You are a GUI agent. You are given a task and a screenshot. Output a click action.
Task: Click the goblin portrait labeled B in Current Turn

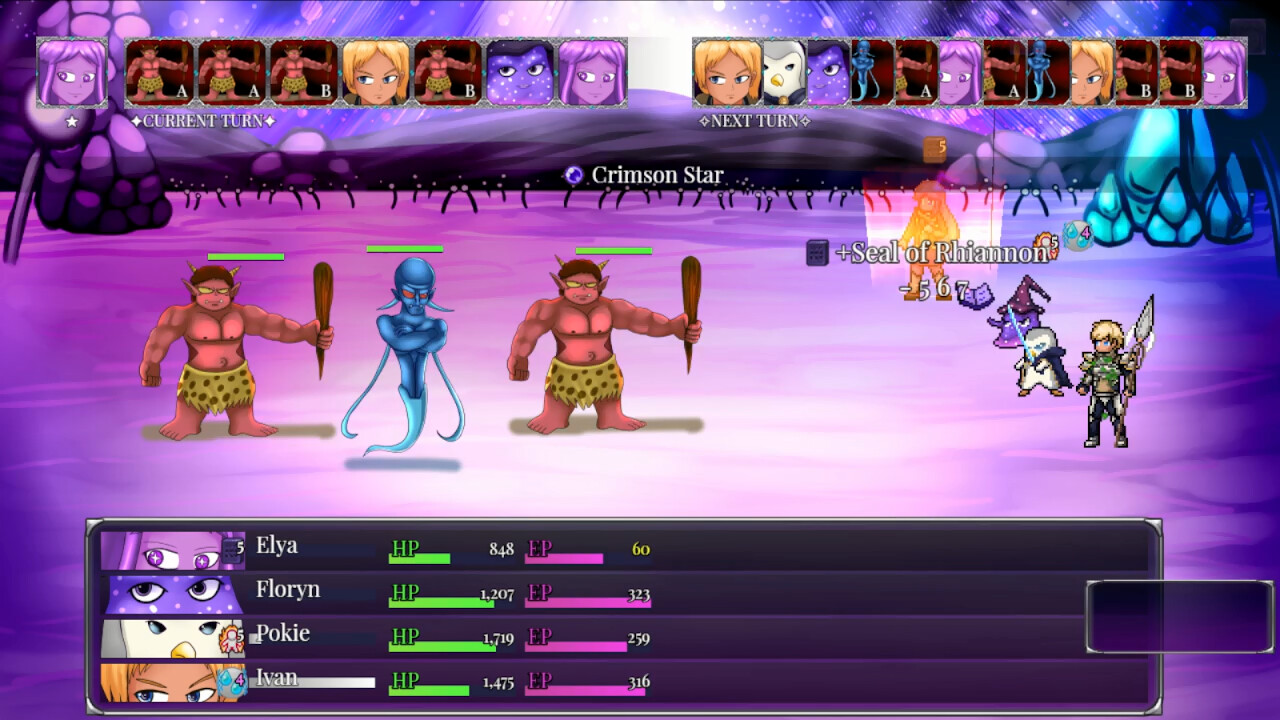click(x=300, y=75)
